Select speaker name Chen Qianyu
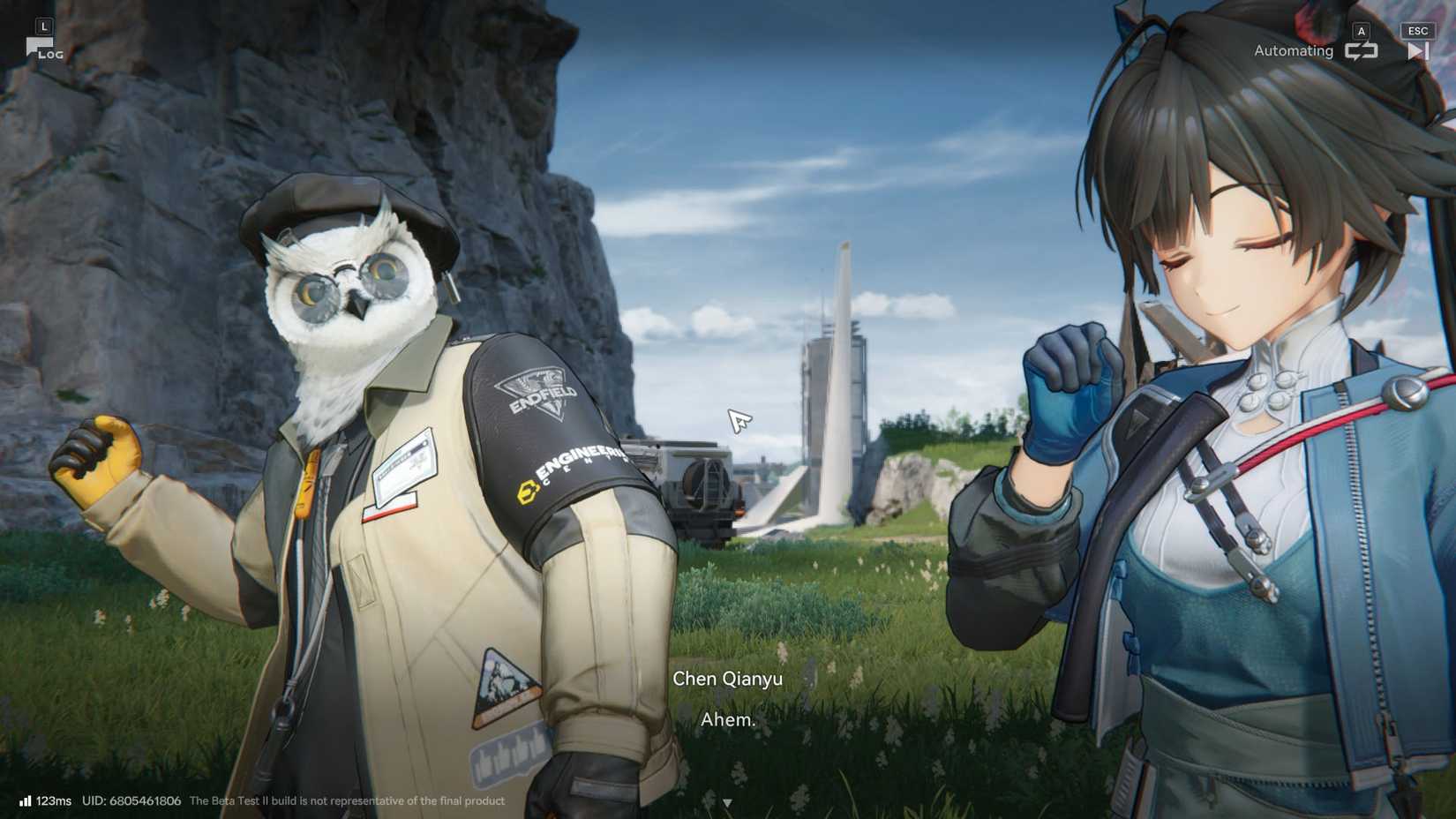The image size is (1456, 819). tap(726, 679)
